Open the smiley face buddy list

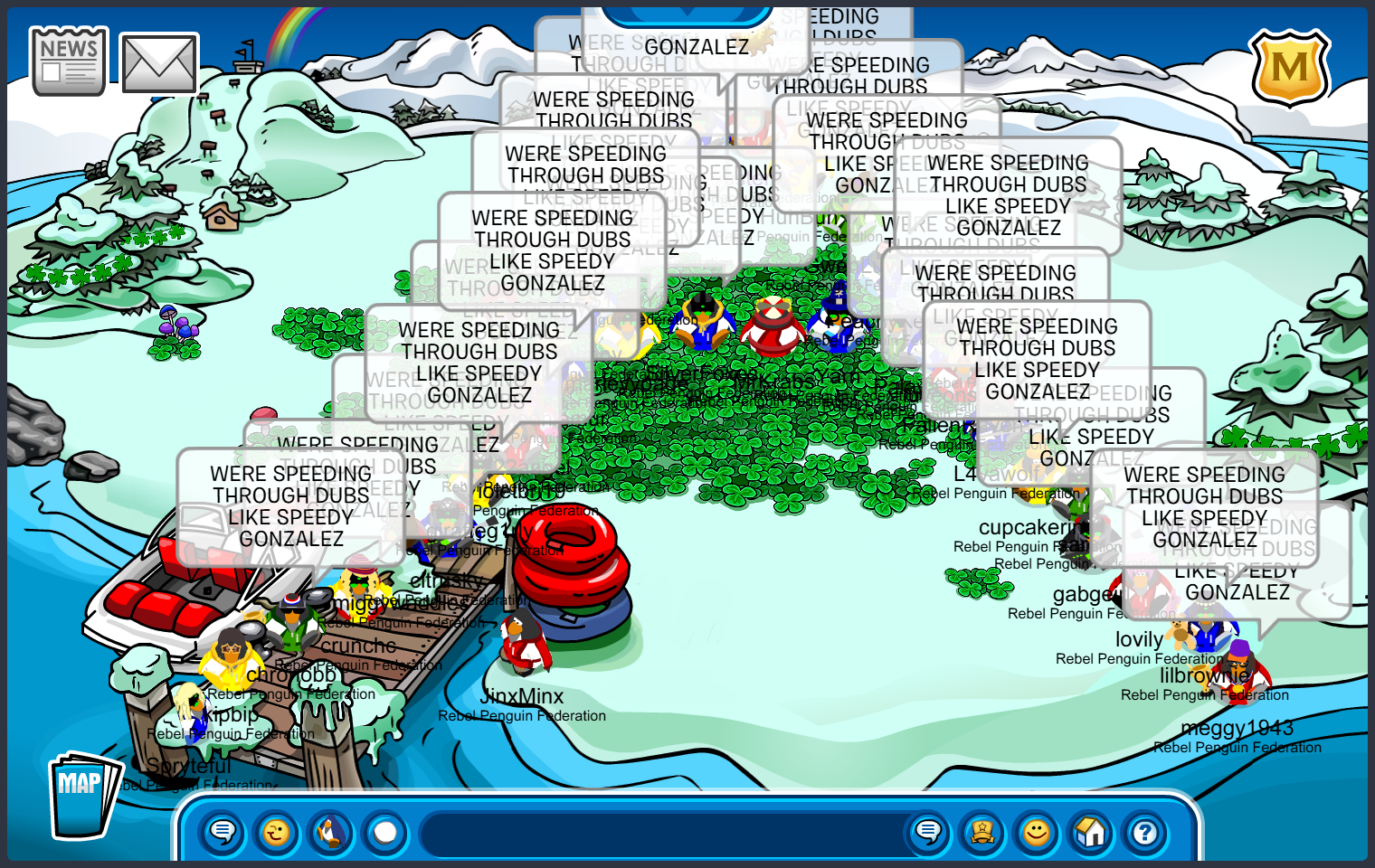[x=1037, y=831]
